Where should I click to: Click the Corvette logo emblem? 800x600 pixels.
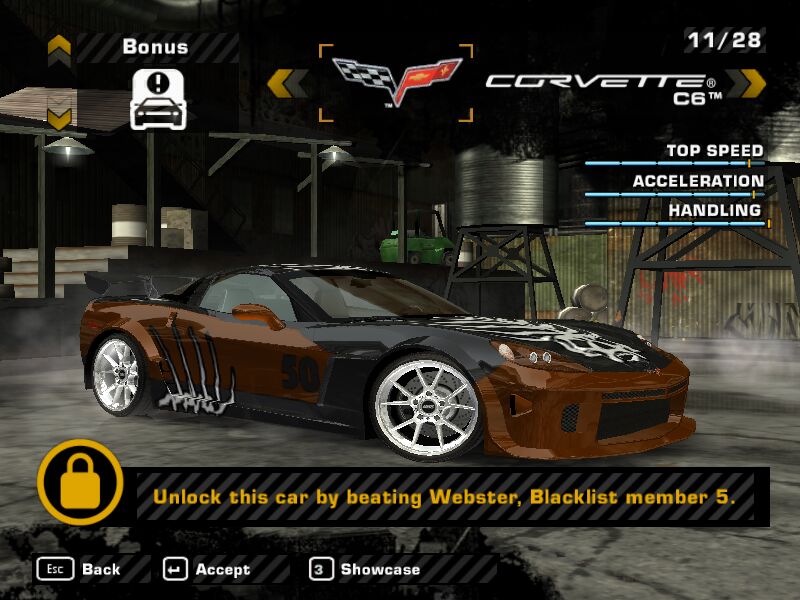pos(395,82)
